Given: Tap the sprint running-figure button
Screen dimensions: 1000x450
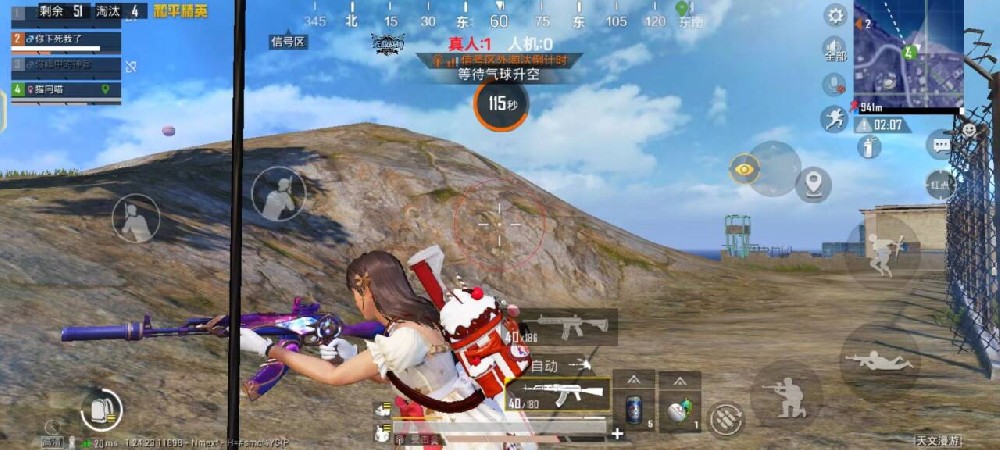Looking at the screenshot, I should [834, 119].
